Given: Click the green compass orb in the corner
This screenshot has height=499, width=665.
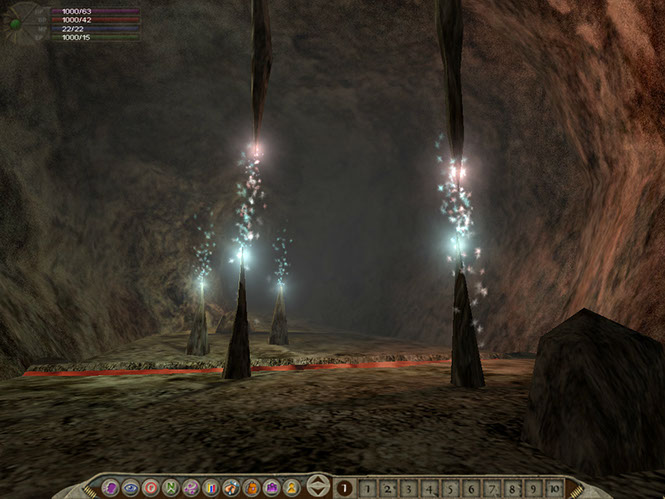Looking at the screenshot, I should coord(15,22).
